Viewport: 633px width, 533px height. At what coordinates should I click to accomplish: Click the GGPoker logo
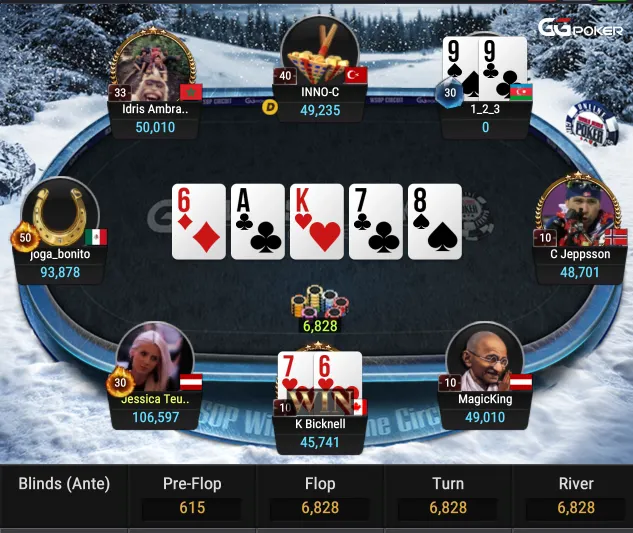(580, 27)
